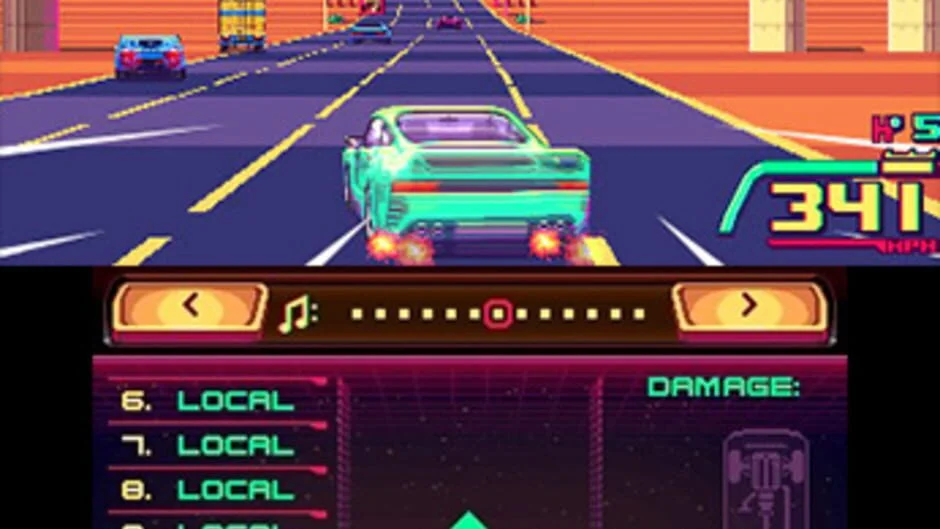Skip to the next music track
Image resolution: width=940 pixels, height=529 pixels.
750,308
